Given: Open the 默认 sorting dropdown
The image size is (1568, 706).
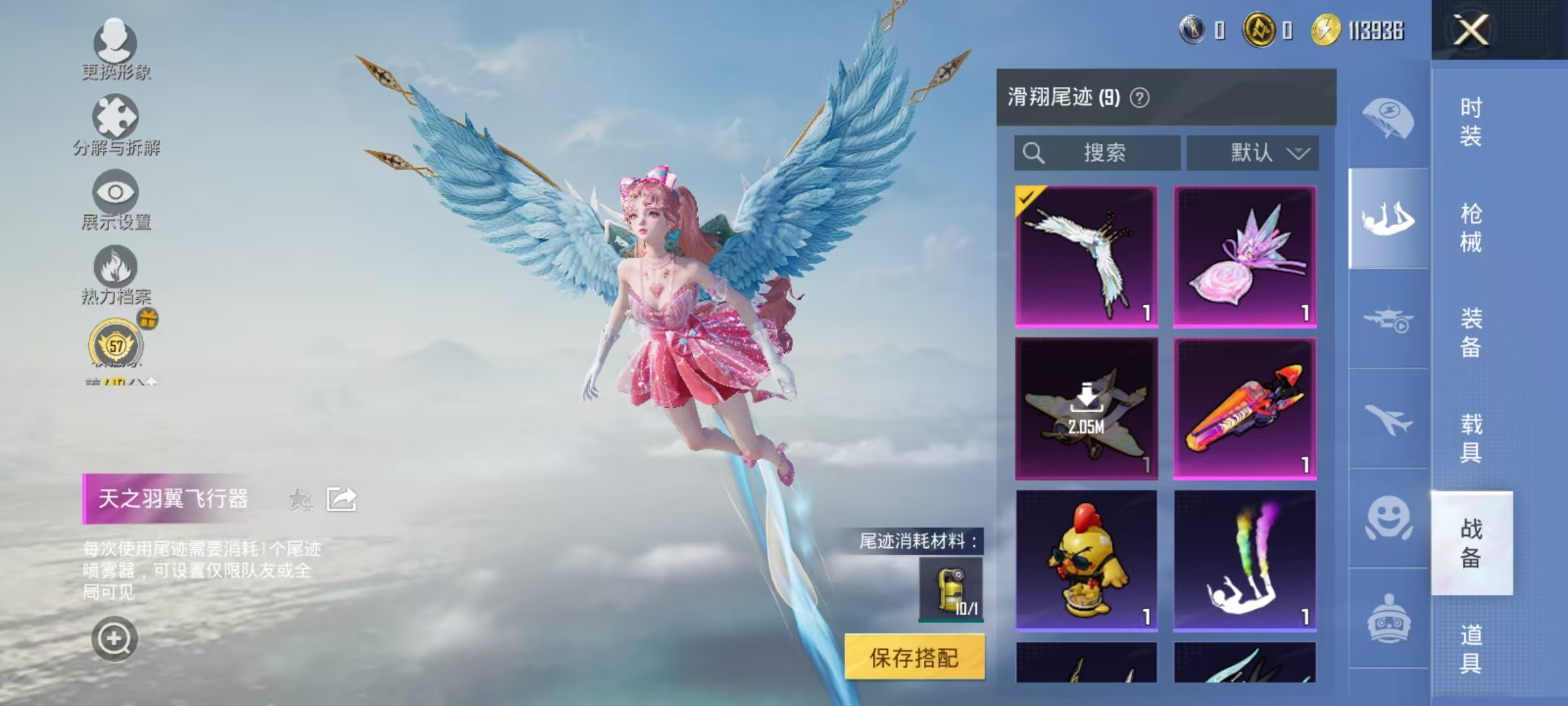Looking at the screenshot, I should pyautogui.click(x=1252, y=153).
